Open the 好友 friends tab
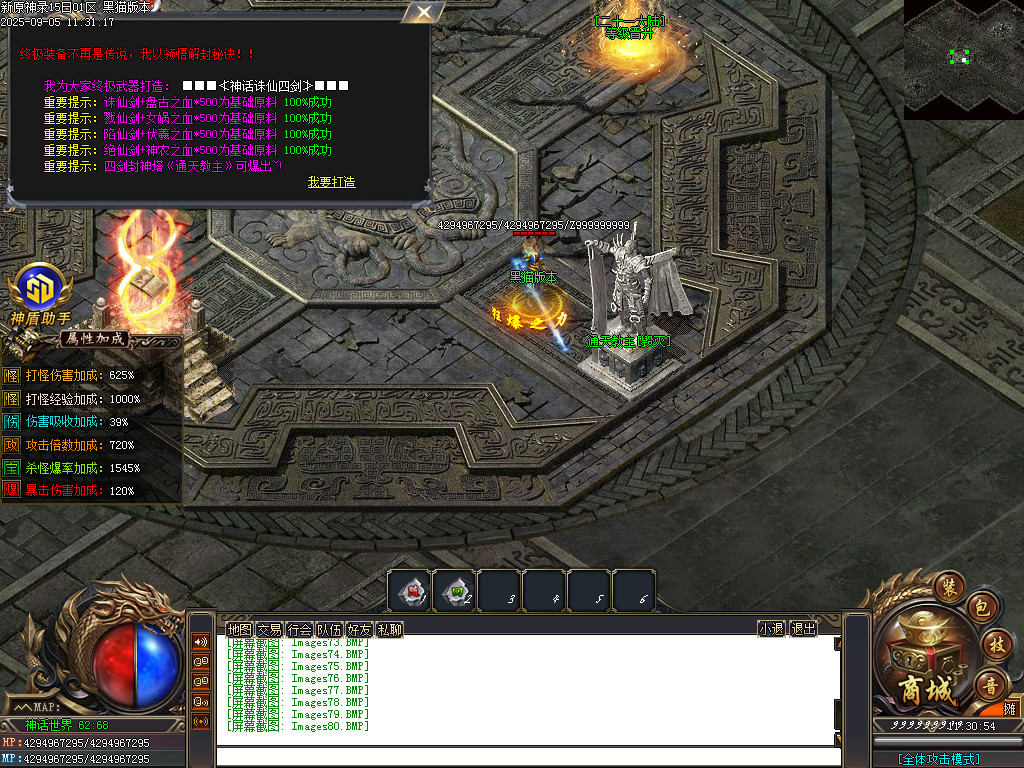 pyautogui.click(x=360, y=629)
